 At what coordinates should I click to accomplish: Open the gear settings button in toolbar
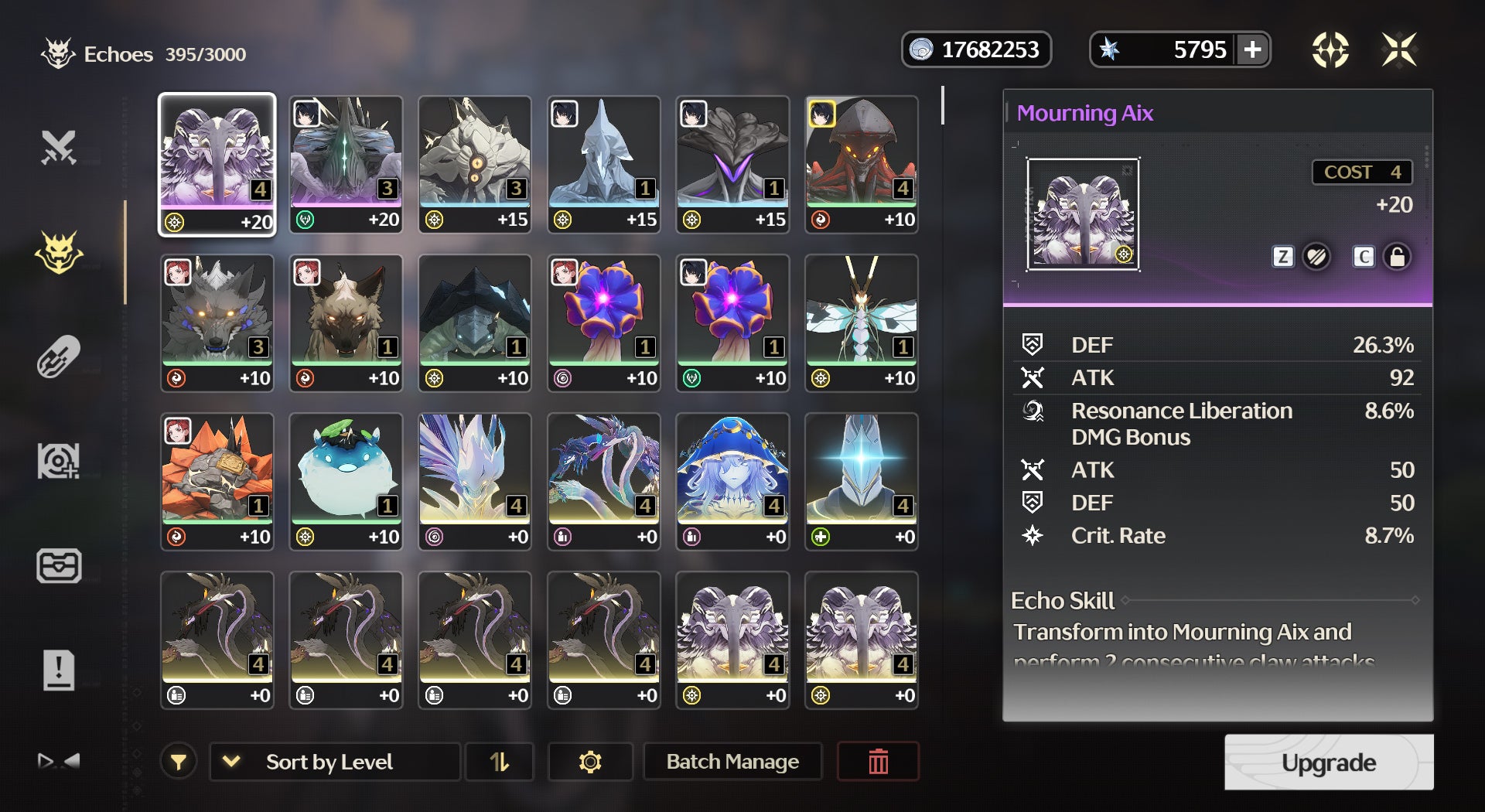(590, 762)
